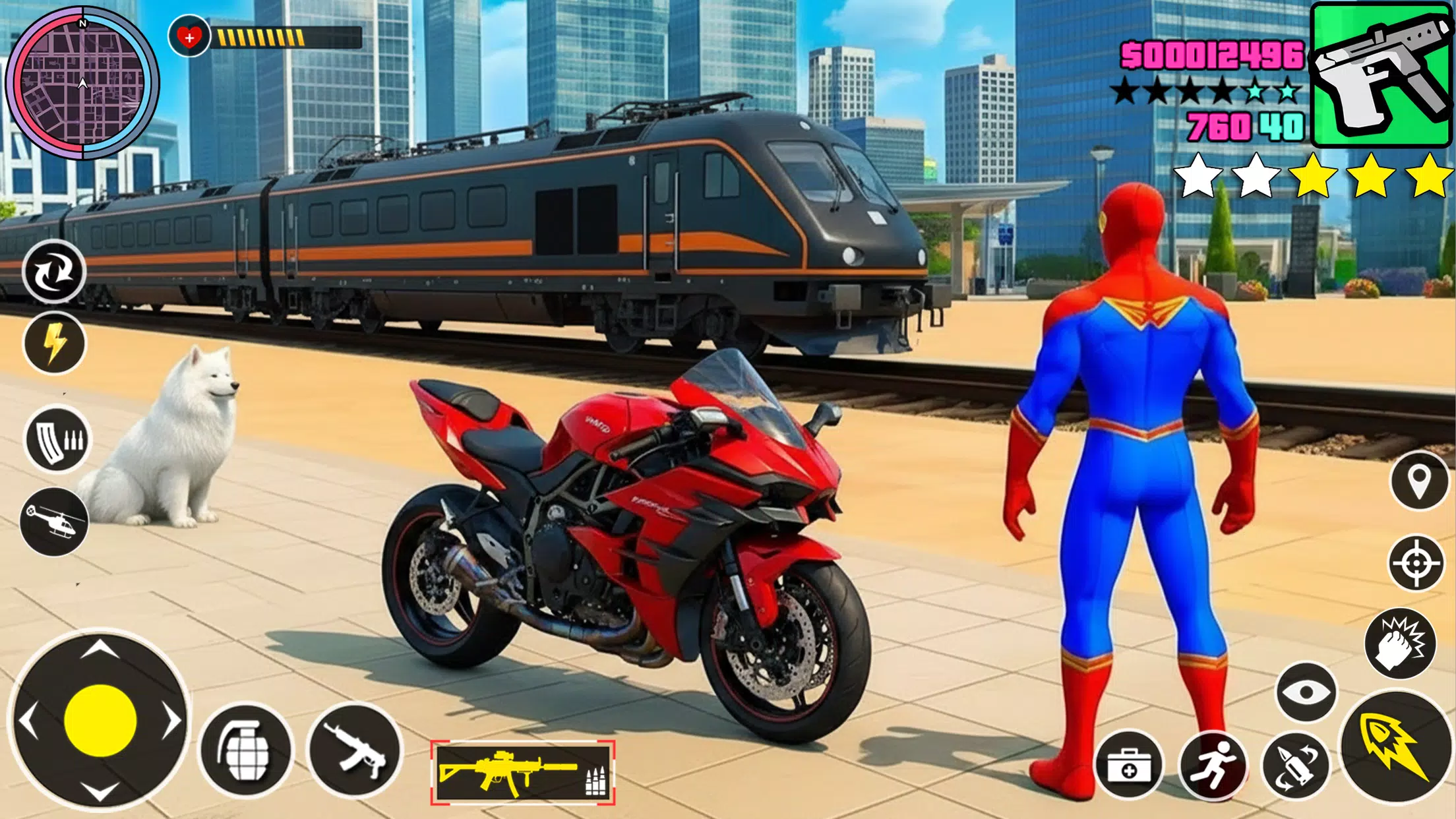The height and width of the screenshot is (819, 1456).
Task: Select the assault rifle button
Action: click(355, 750)
